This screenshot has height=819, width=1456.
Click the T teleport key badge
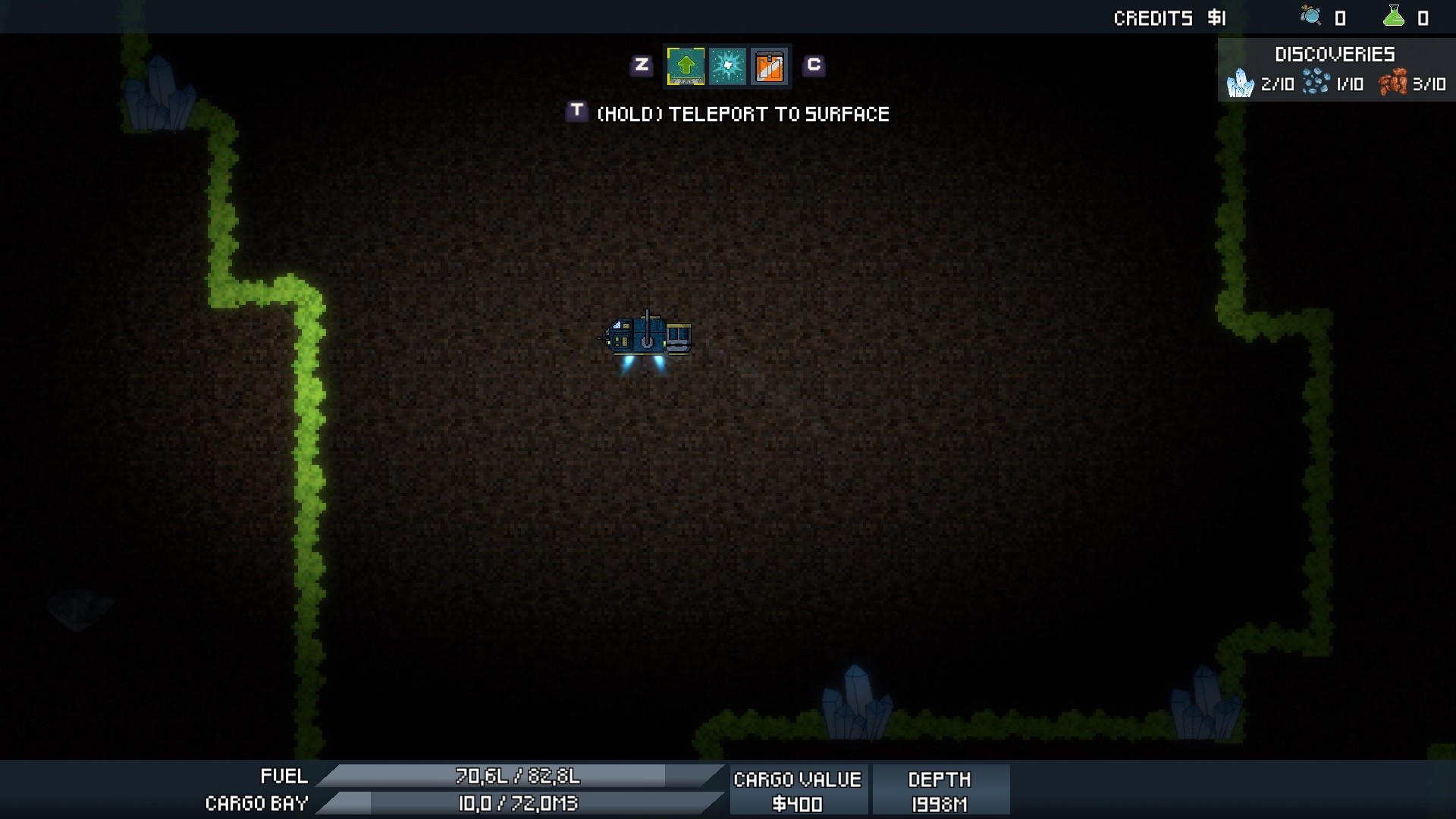pos(577,112)
